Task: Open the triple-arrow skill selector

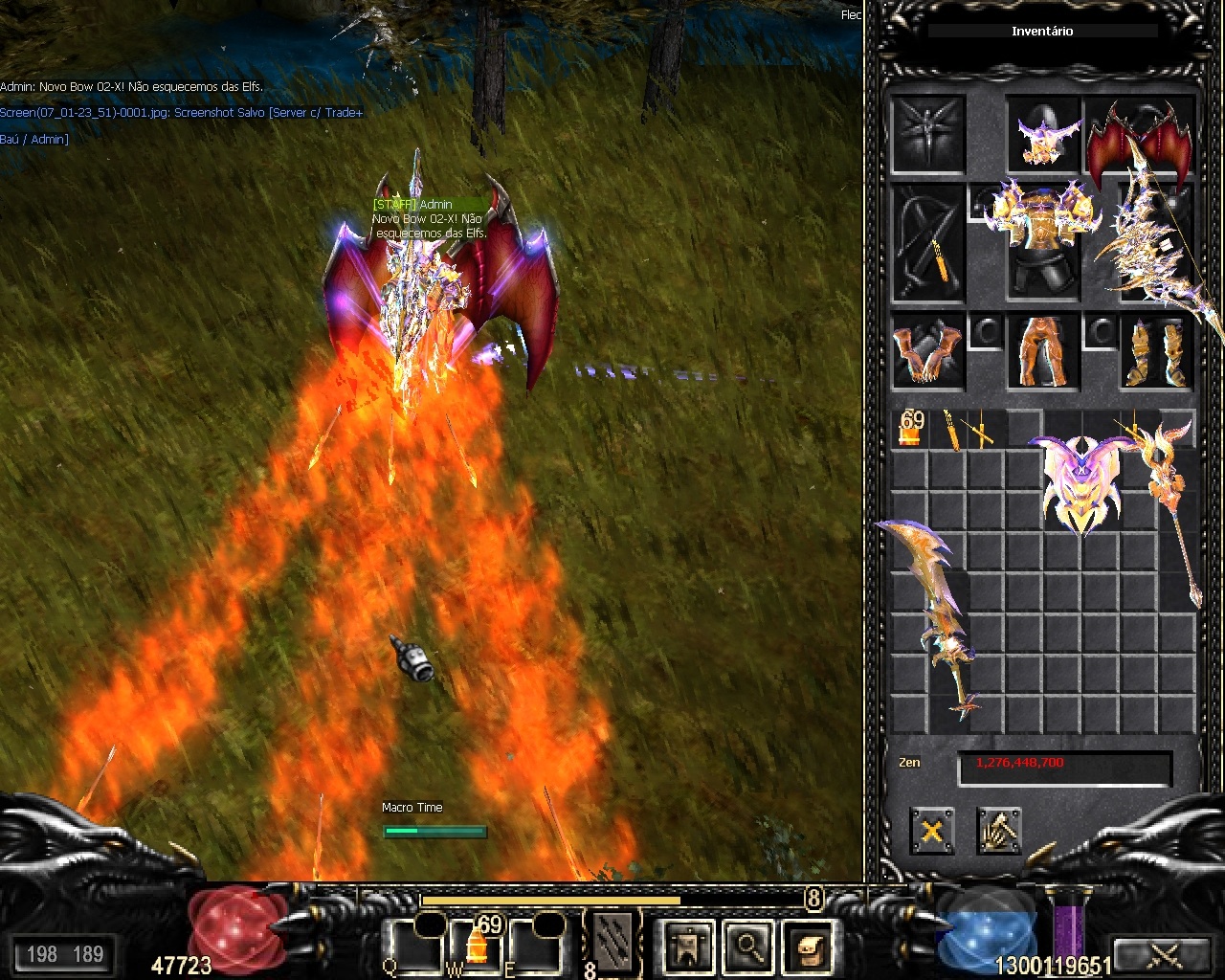Action: pyautogui.click(x=612, y=943)
